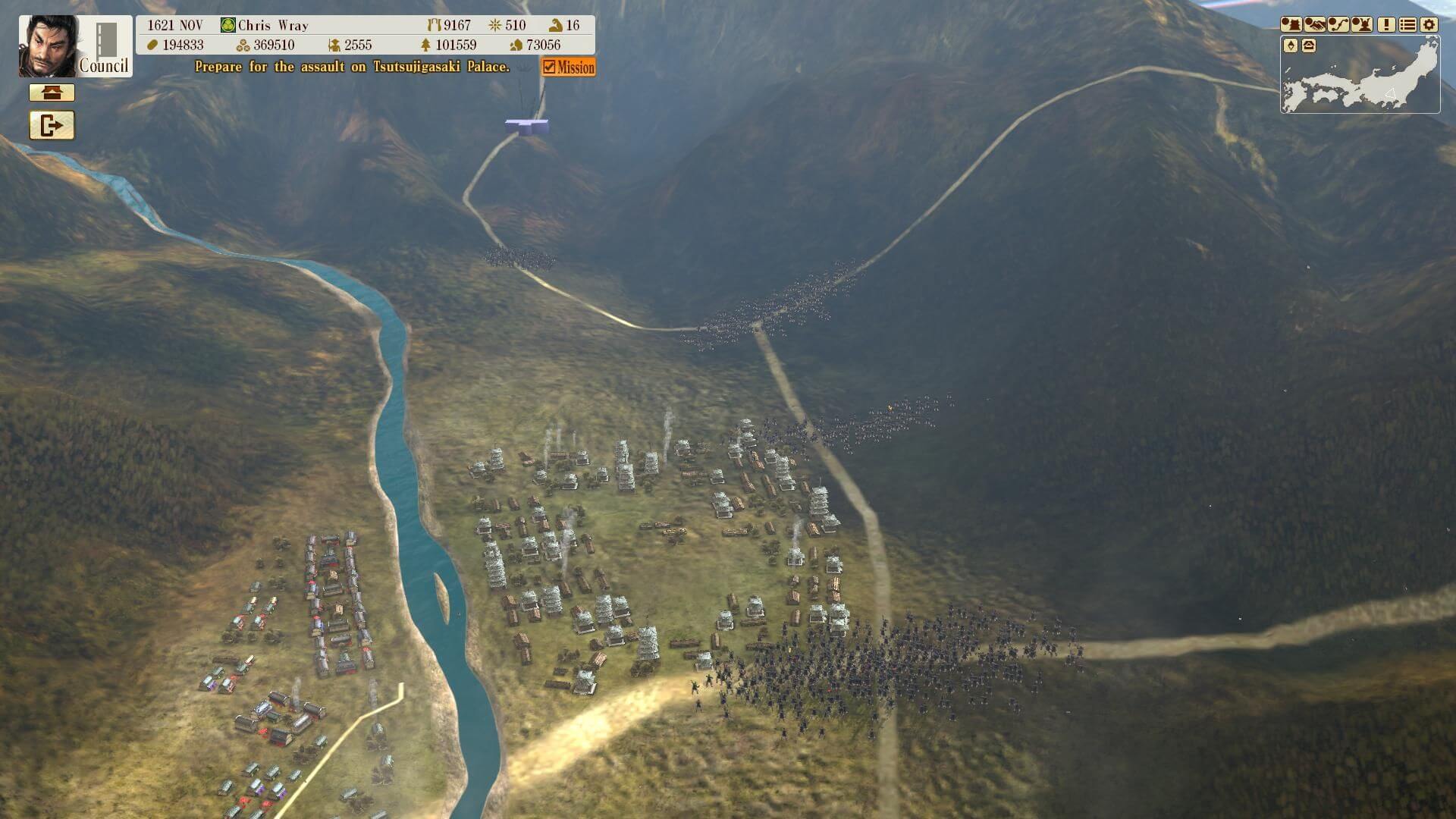1456x819 pixels.
Task: Click the exit arrow button
Action: tap(52, 125)
